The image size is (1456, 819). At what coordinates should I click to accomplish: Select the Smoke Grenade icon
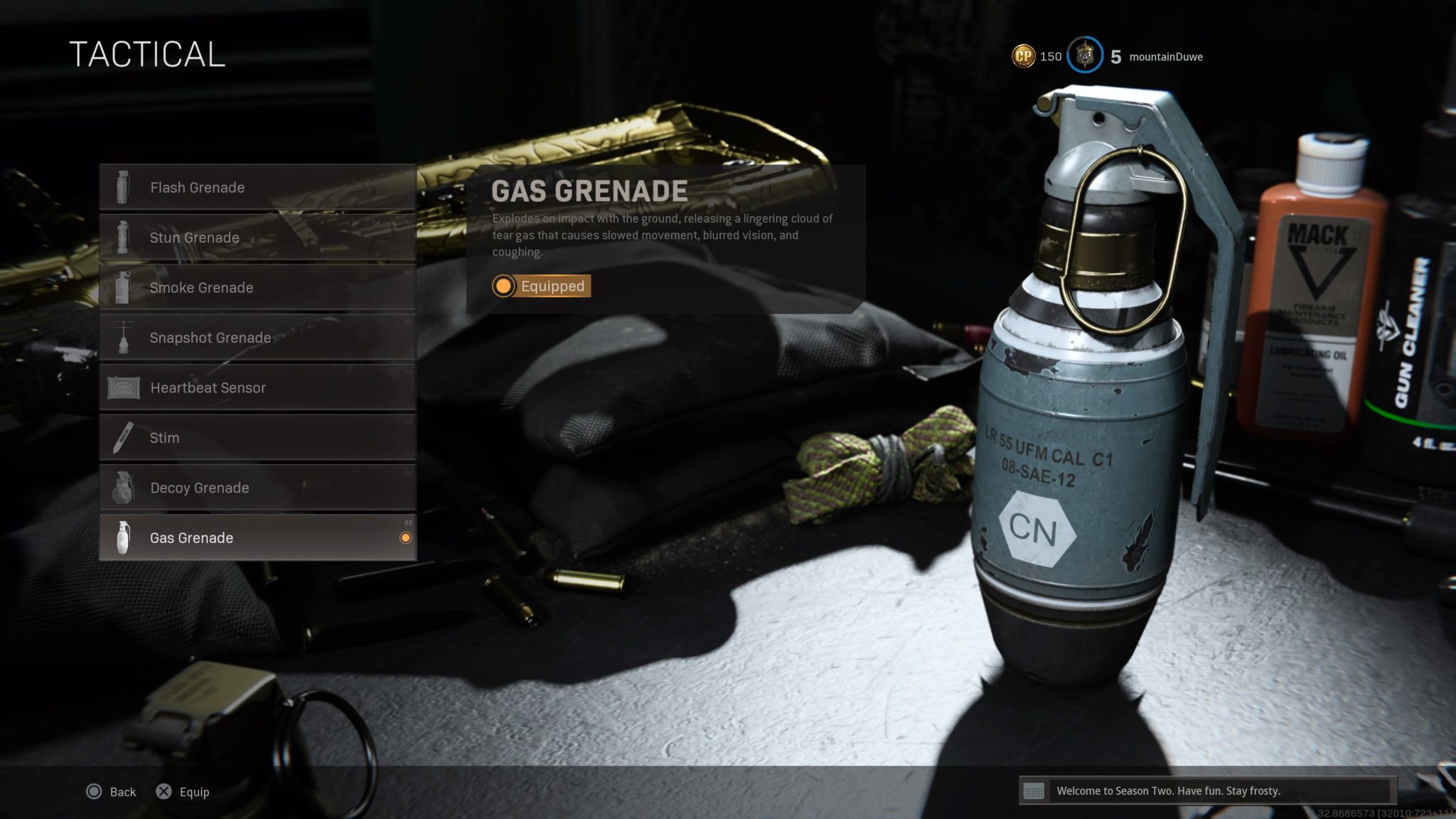coord(124,287)
